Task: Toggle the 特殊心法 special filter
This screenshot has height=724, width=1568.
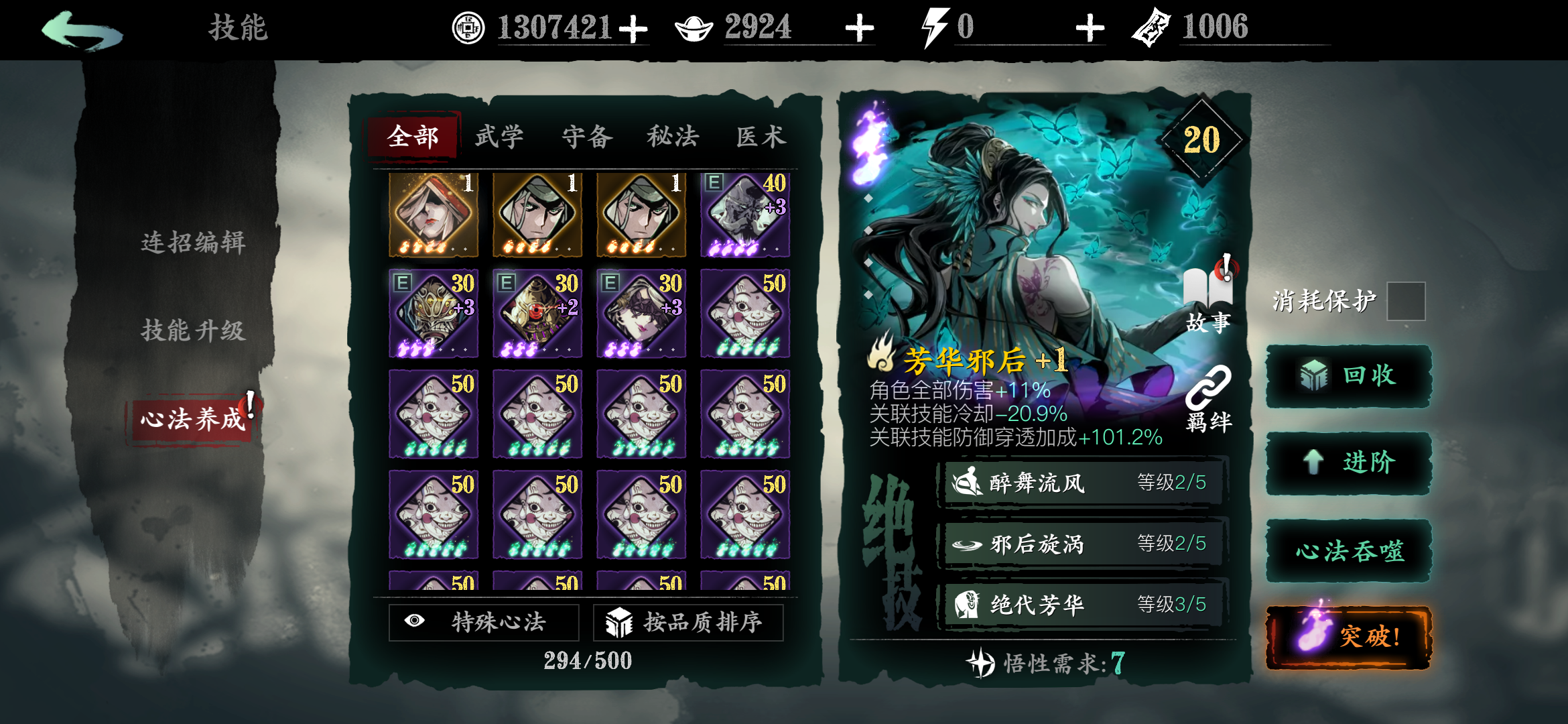Action: pos(484,622)
